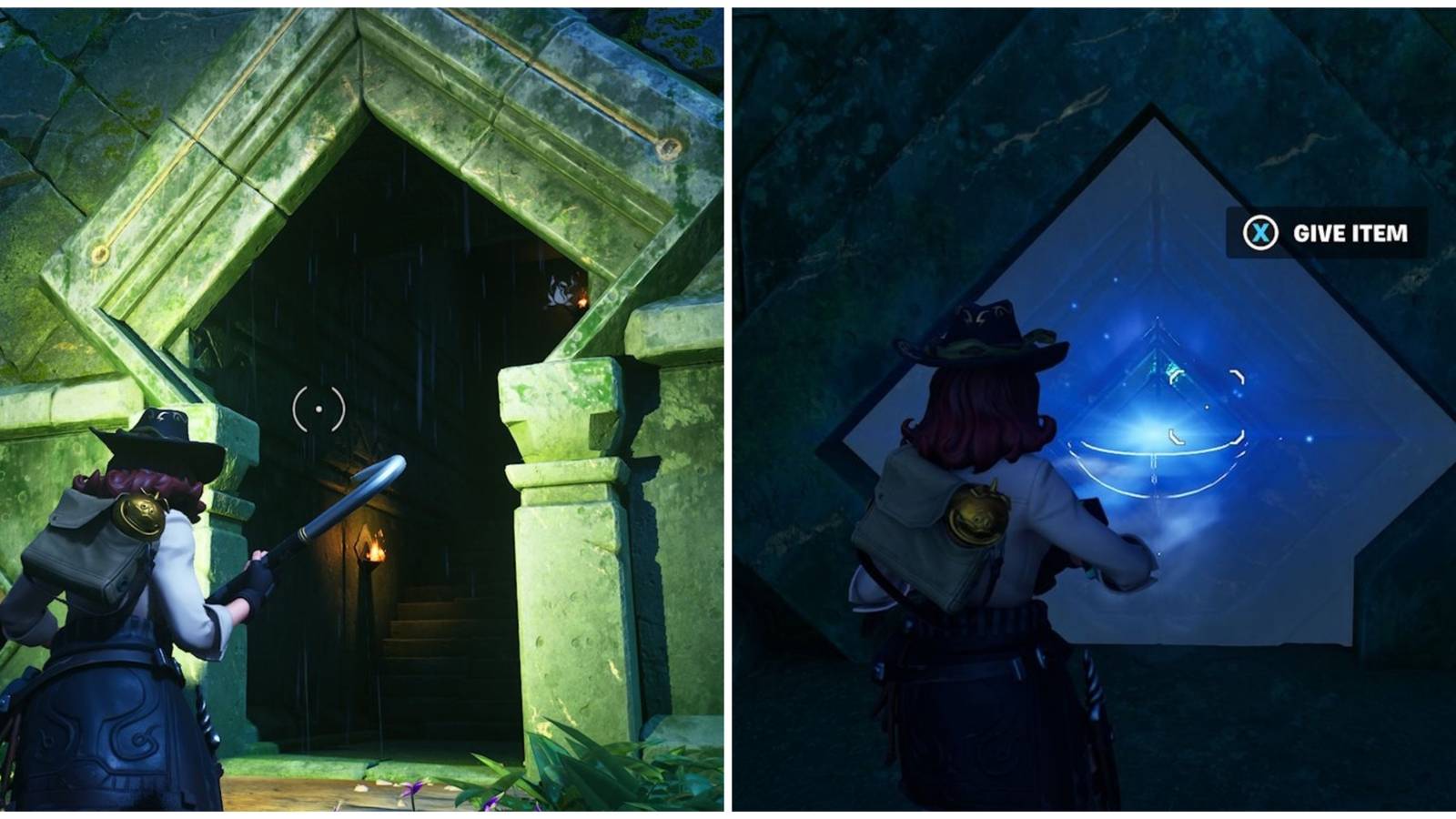Switch to the left screenshot panel
The height and width of the screenshot is (819, 1456).
pos(364,409)
